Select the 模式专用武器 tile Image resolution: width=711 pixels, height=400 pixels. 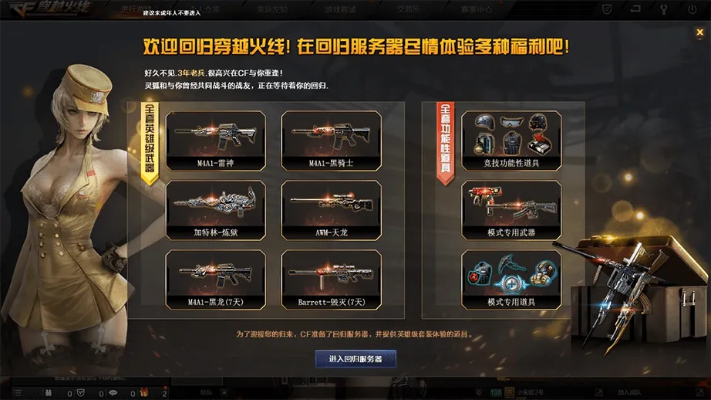(x=510, y=209)
